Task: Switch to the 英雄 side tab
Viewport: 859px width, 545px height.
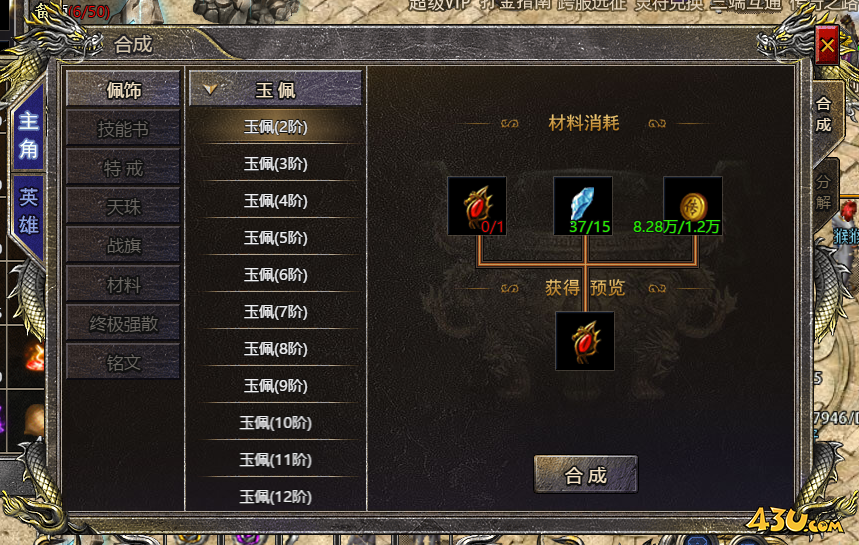Action: [x=28, y=210]
